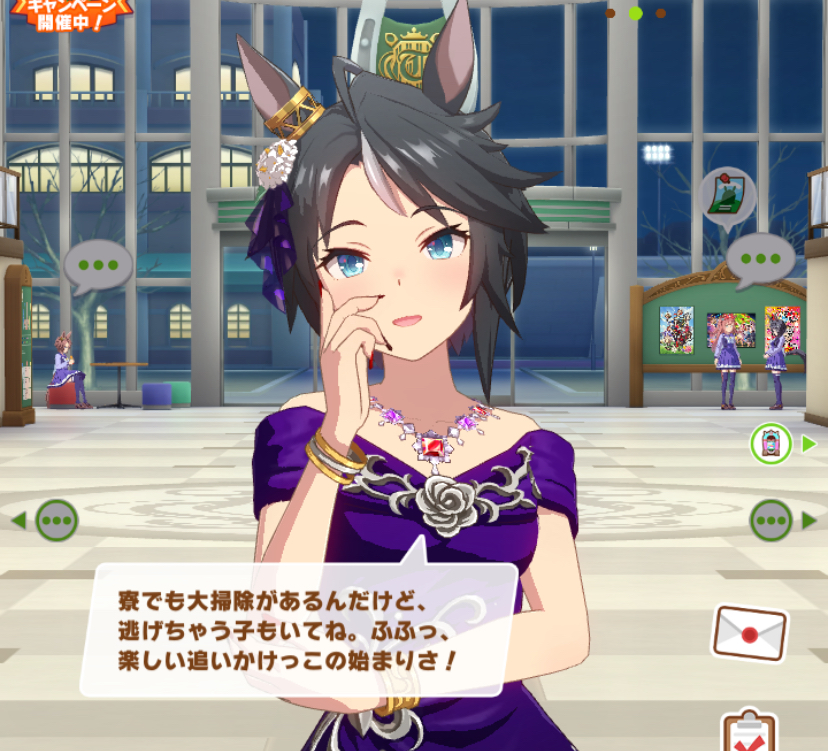The image size is (828, 751).
Task: Open the jukebox icon
Action: point(771,443)
